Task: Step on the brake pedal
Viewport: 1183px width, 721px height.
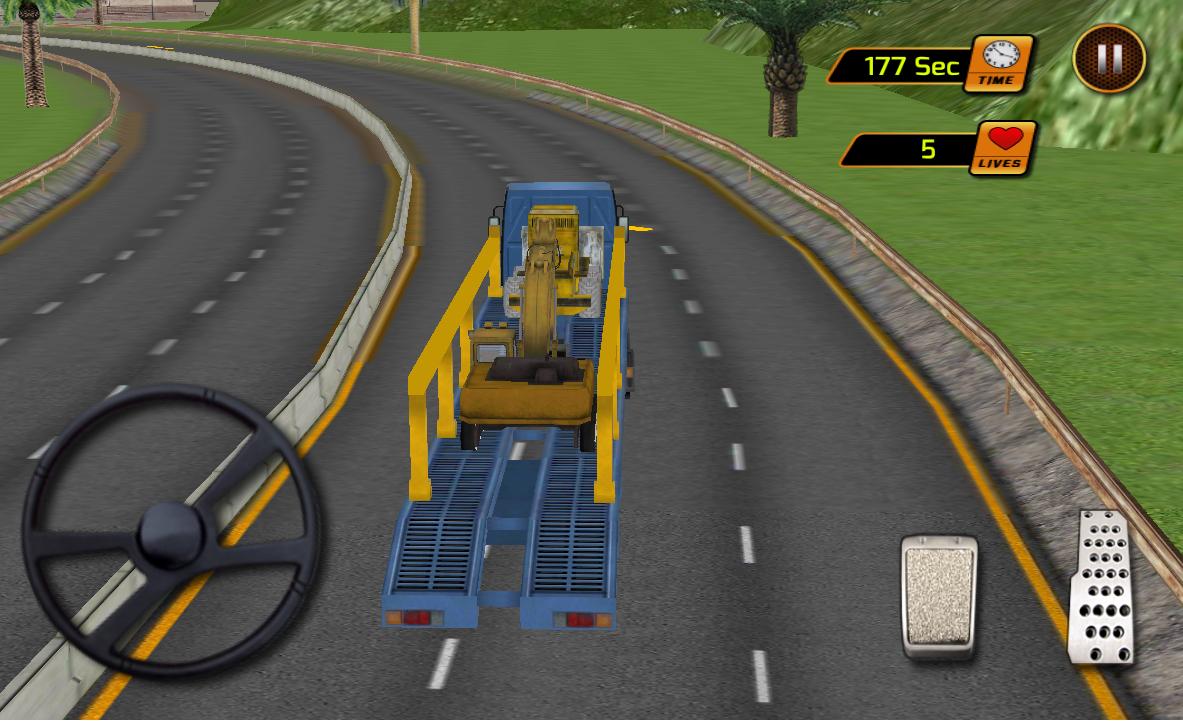Action: (939, 596)
